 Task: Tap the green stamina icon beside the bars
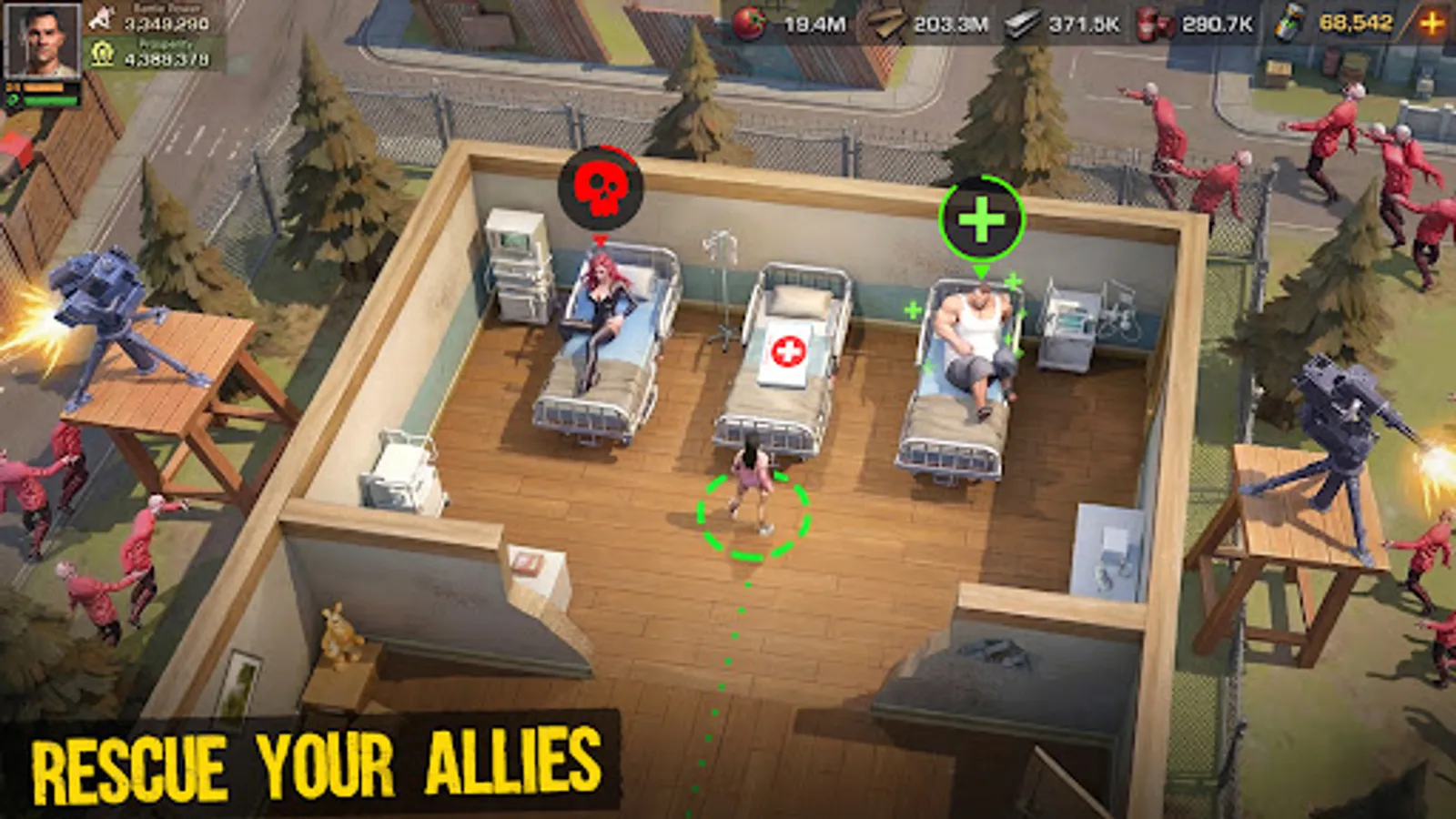coord(11,100)
